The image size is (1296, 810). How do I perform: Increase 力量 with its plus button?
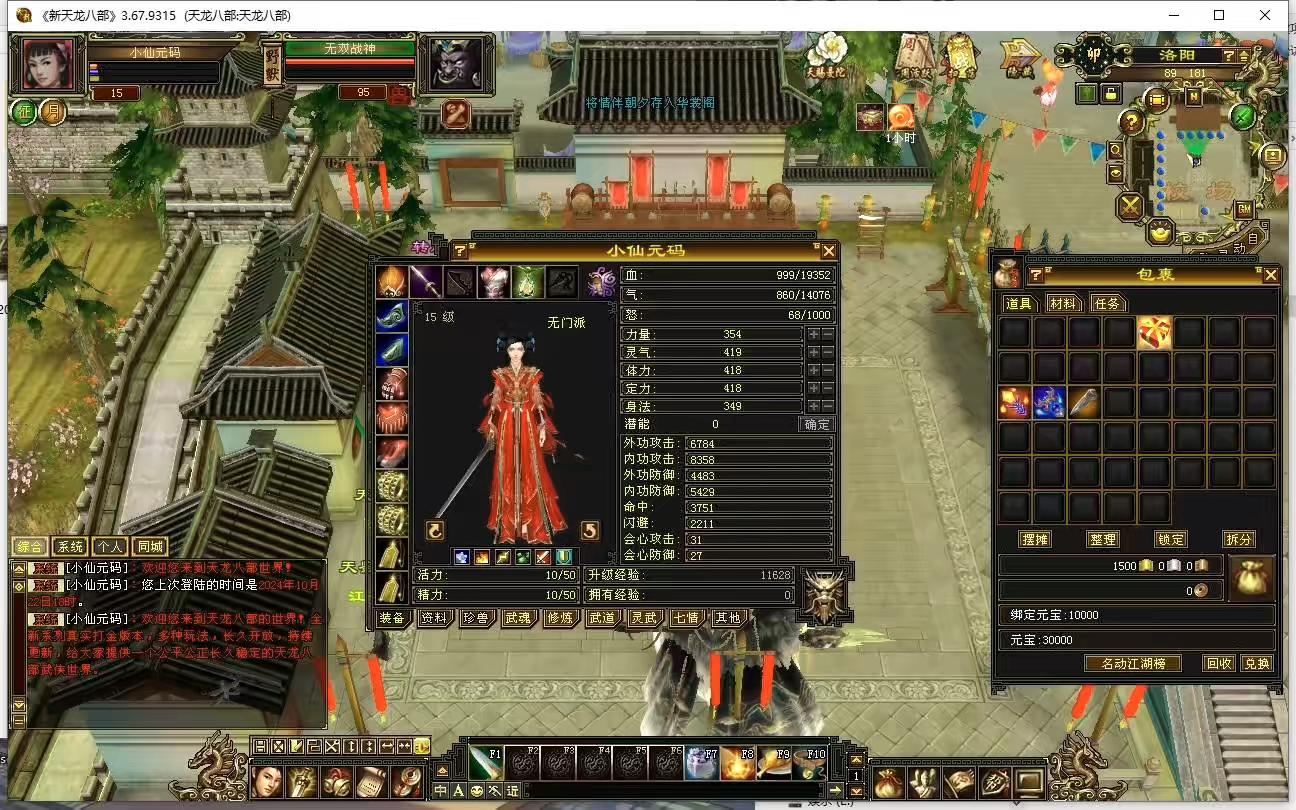click(x=814, y=335)
